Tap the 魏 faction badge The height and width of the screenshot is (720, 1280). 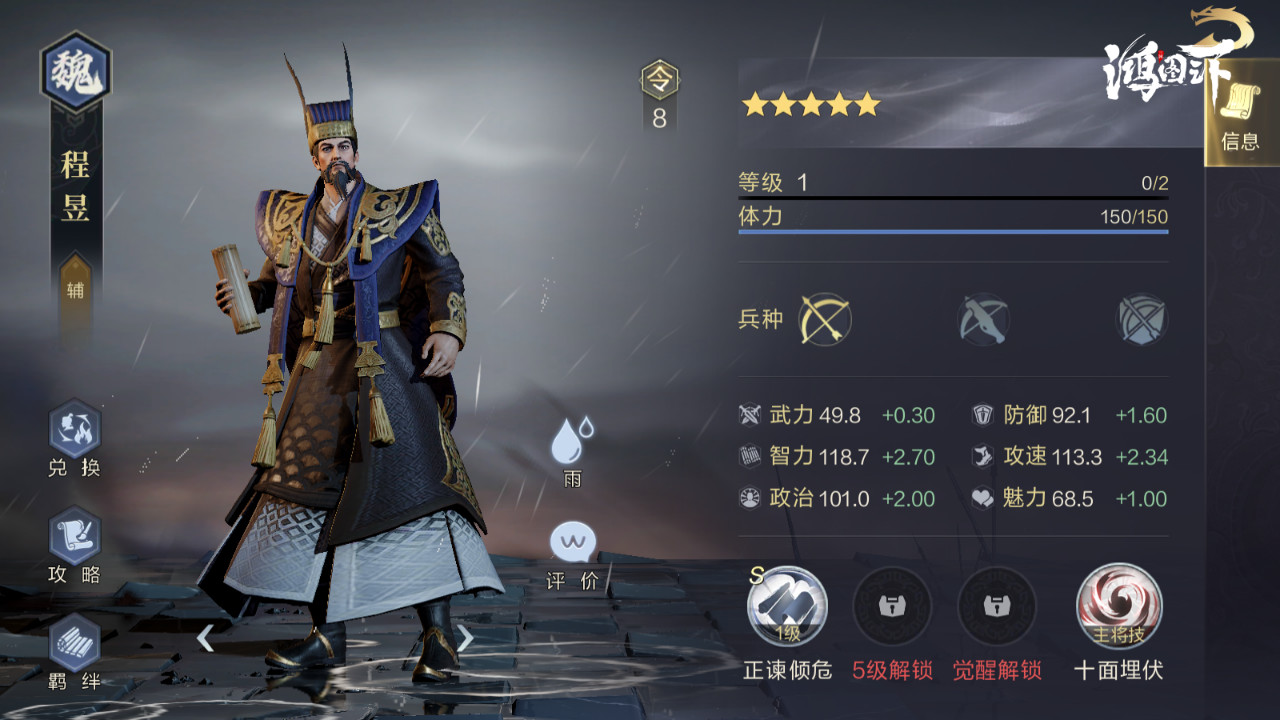point(75,72)
